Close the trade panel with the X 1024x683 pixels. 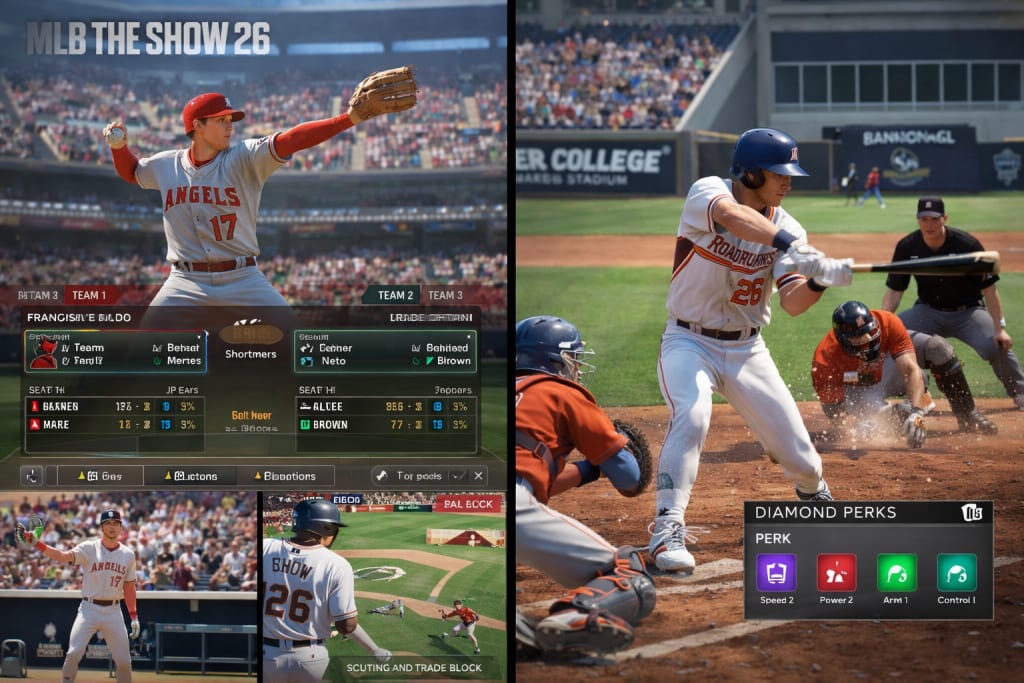tap(479, 476)
